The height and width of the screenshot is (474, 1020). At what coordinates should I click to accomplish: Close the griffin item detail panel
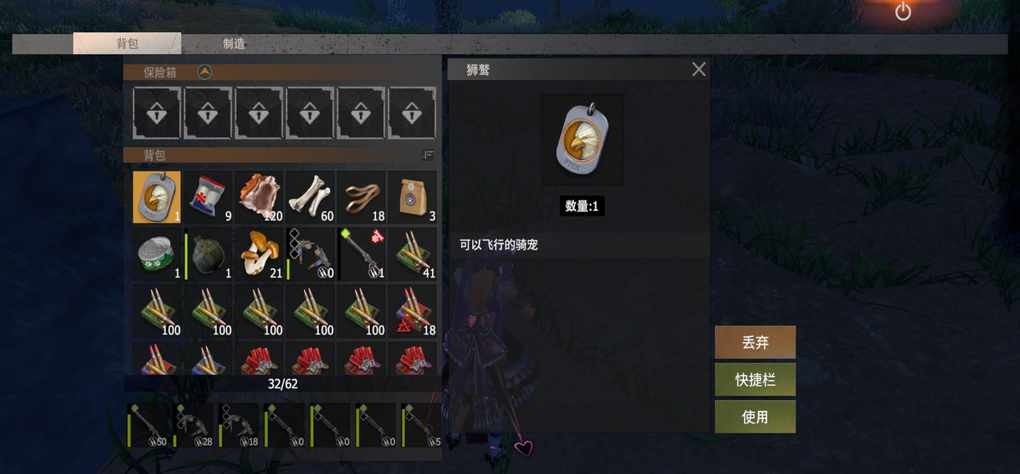click(x=699, y=69)
